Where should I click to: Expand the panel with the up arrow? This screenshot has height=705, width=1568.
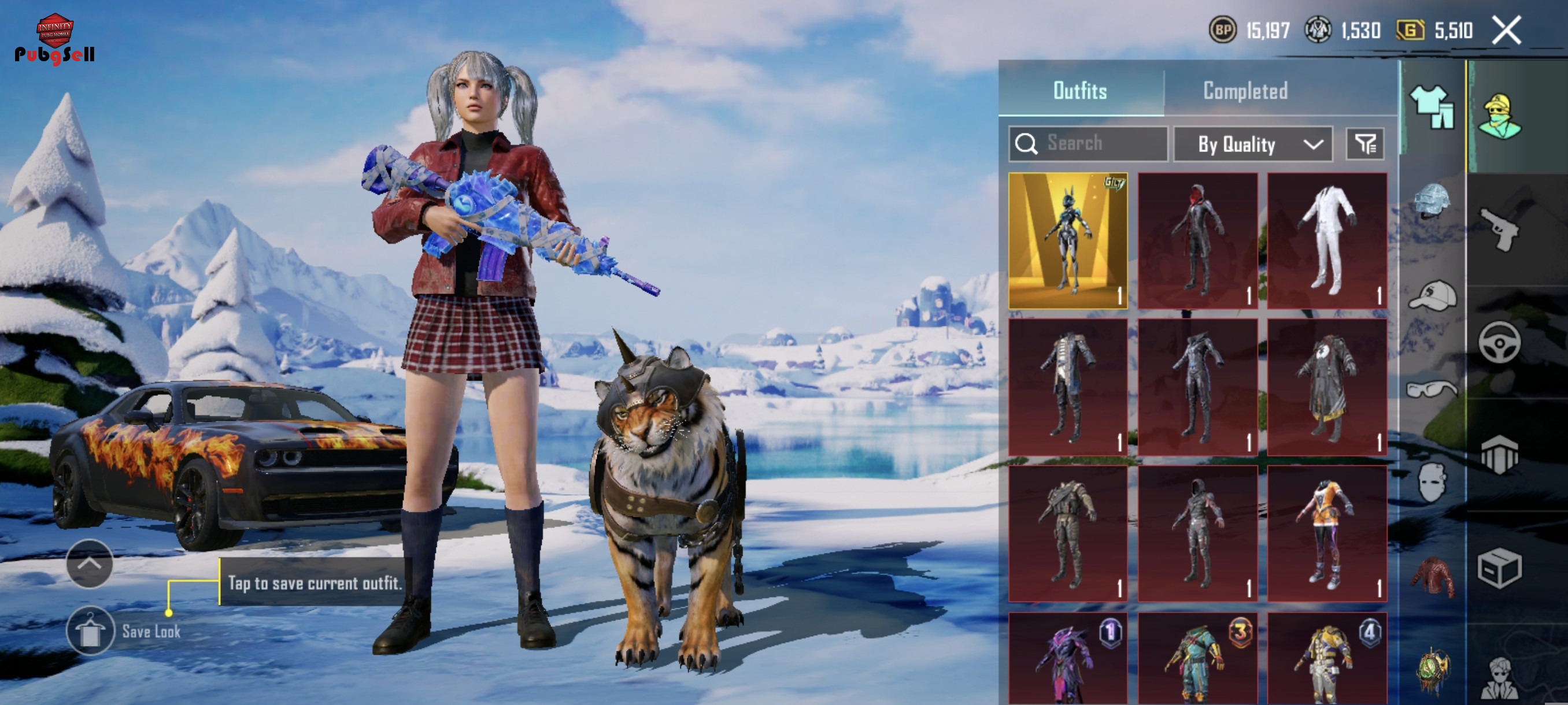coord(90,564)
